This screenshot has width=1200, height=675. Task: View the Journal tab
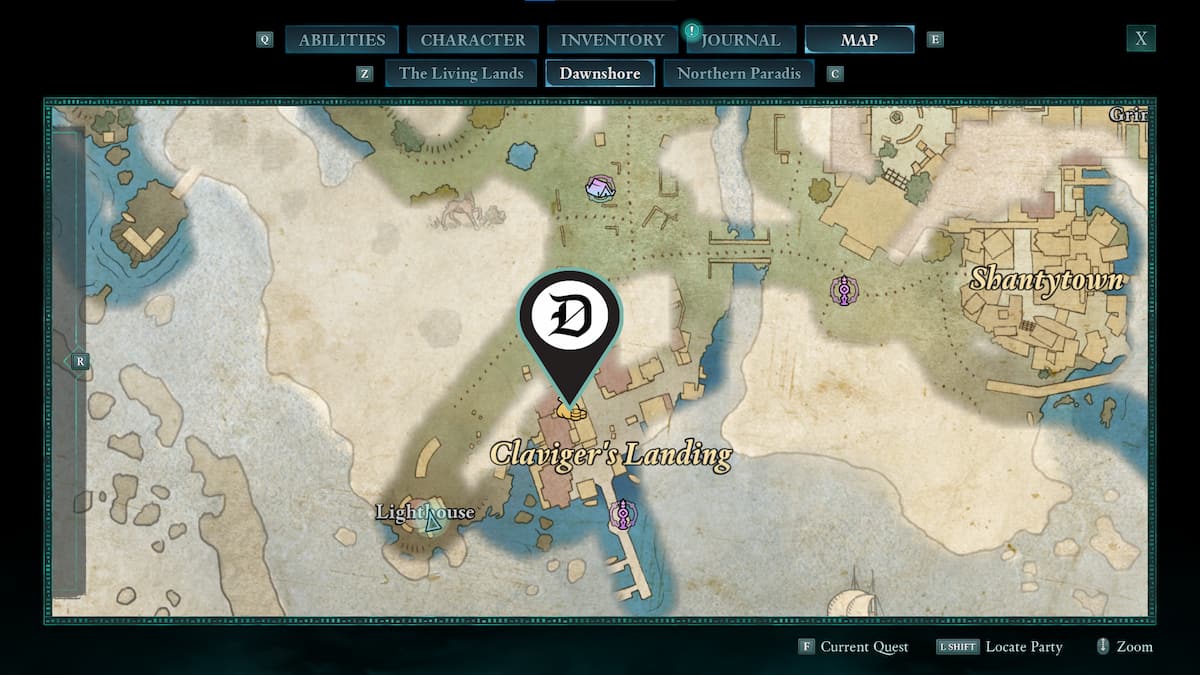click(x=739, y=40)
